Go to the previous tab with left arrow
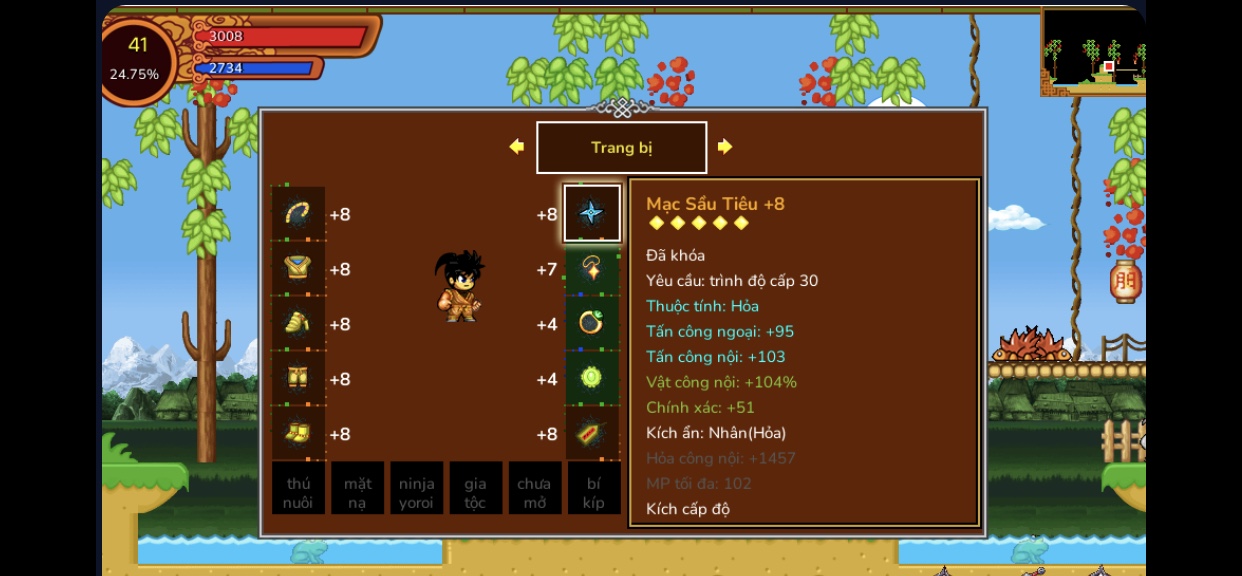1242x576 pixels. coord(517,147)
